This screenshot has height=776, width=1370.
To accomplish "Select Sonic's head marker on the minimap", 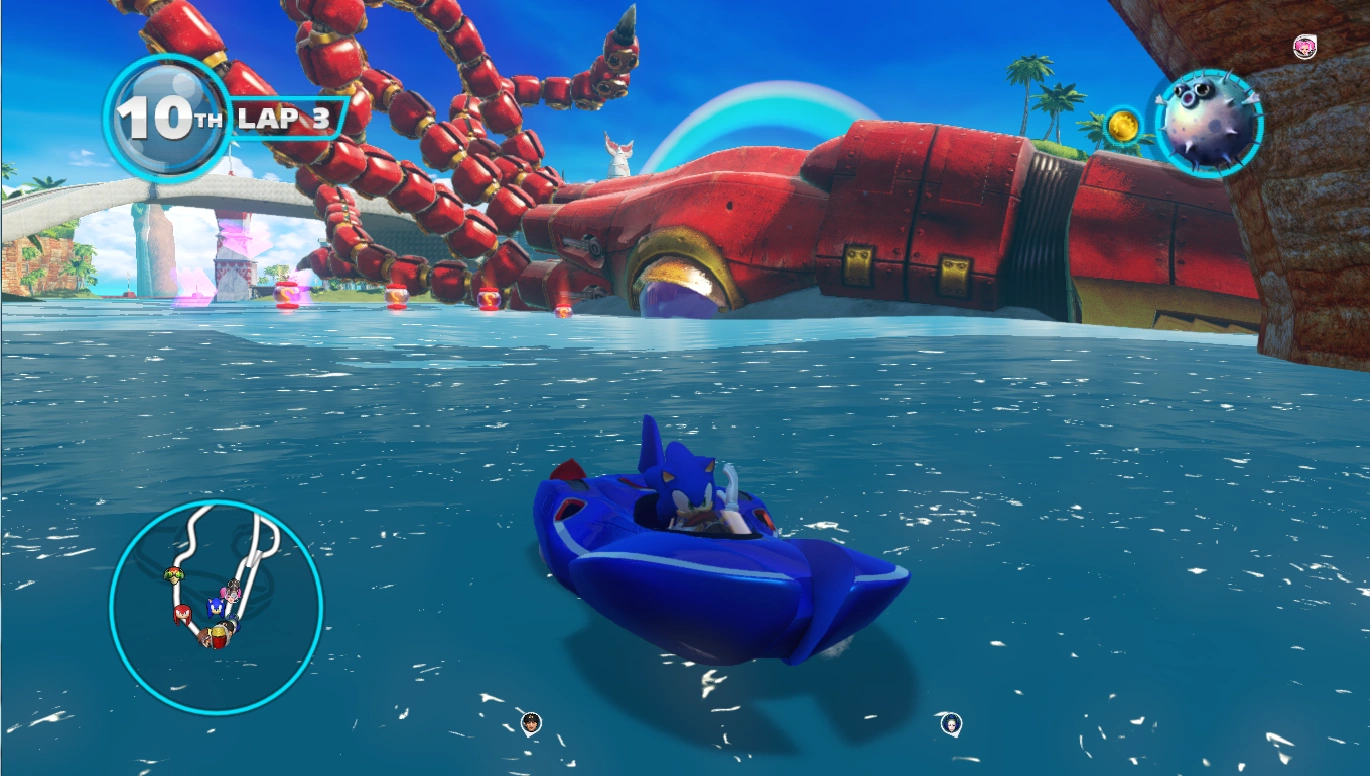I will [215, 606].
